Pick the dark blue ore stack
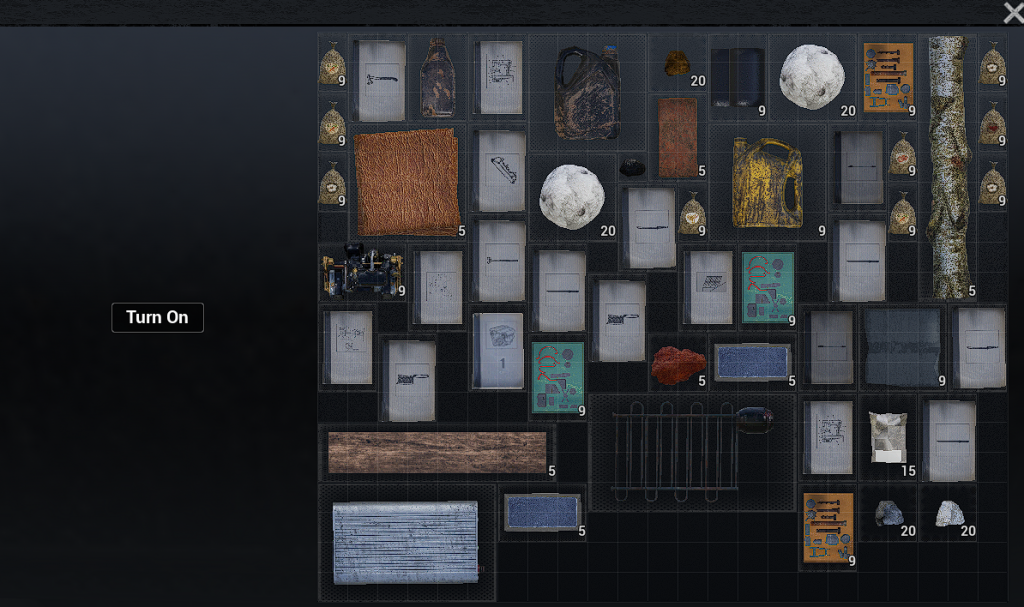 [x=888, y=513]
